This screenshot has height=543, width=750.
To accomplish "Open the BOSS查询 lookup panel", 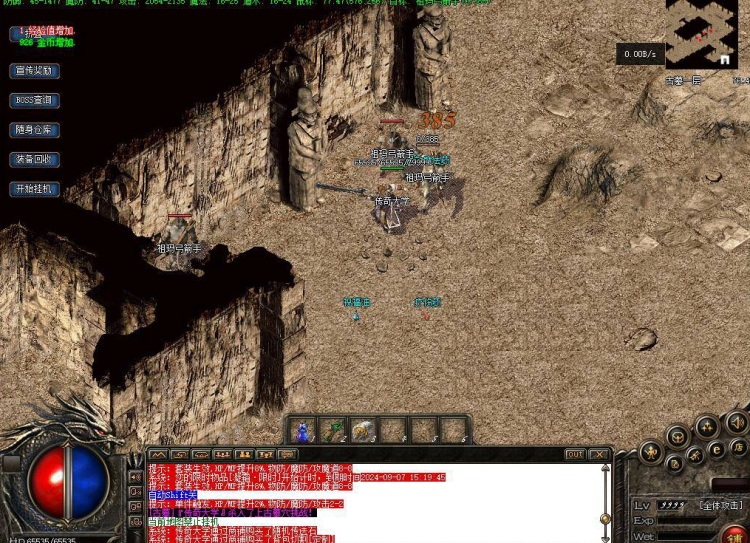I will [35, 100].
